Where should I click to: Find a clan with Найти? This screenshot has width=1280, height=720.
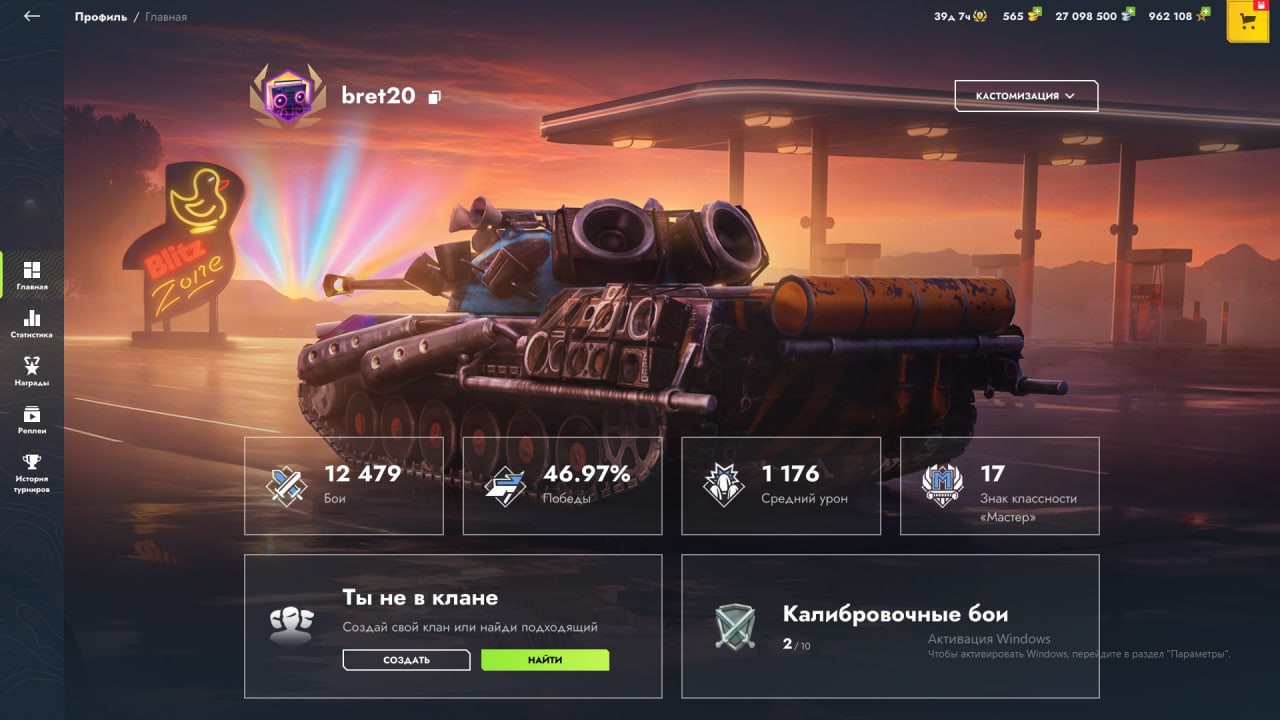545,660
